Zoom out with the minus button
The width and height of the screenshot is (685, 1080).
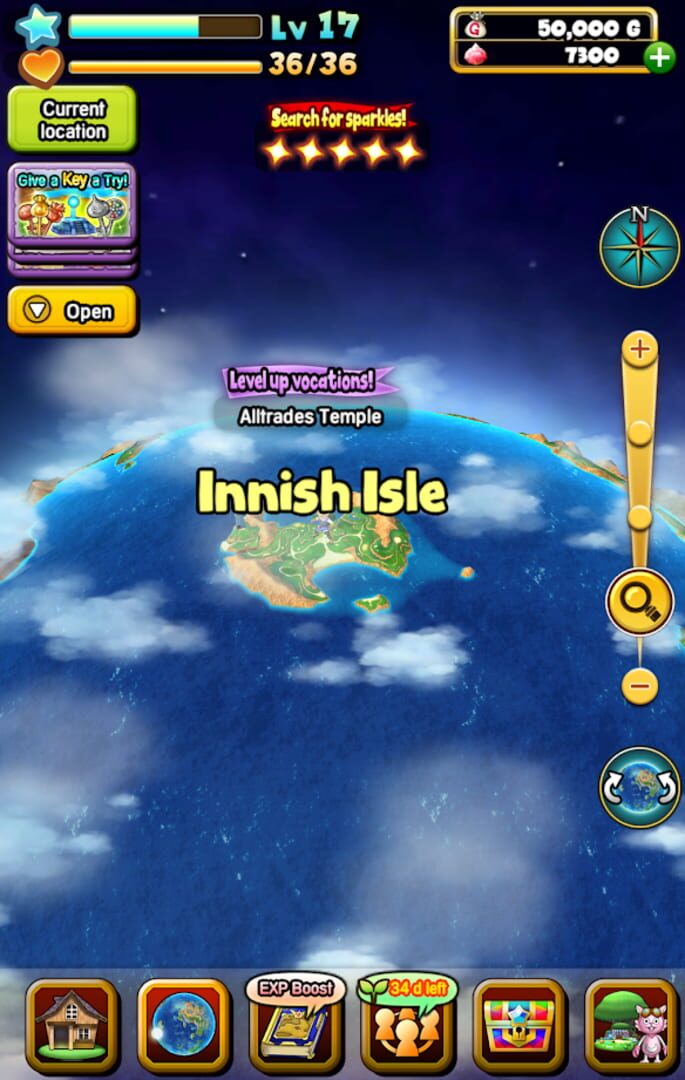tap(640, 686)
